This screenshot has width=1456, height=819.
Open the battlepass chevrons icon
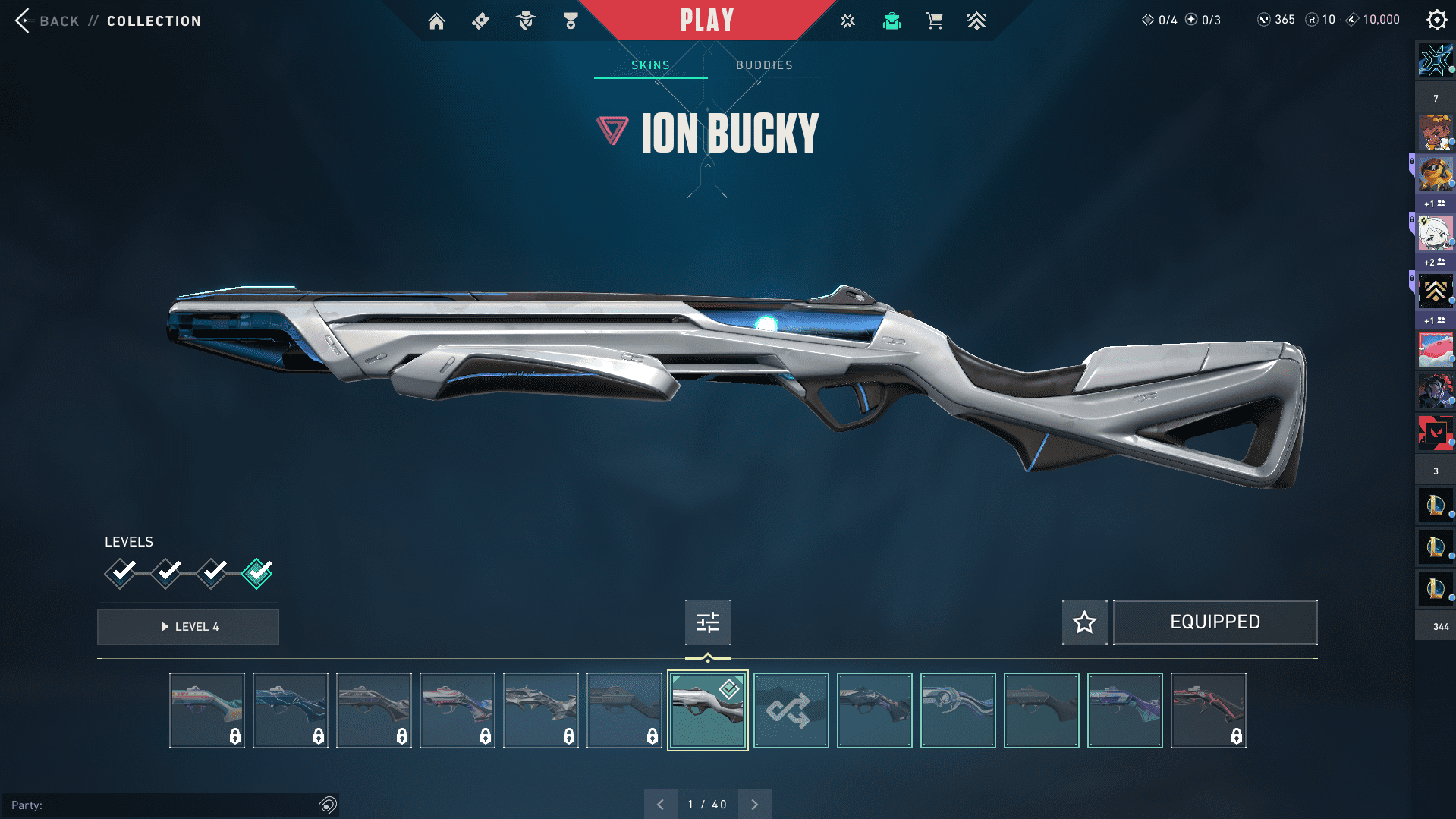pyautogui.click(x=976, y=21)
